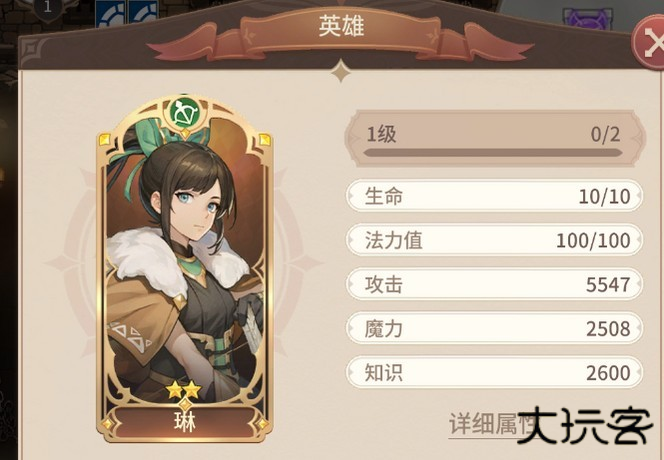Close the hero panel with the X button
The image size is (664, 460).
(x=648, y=44)
